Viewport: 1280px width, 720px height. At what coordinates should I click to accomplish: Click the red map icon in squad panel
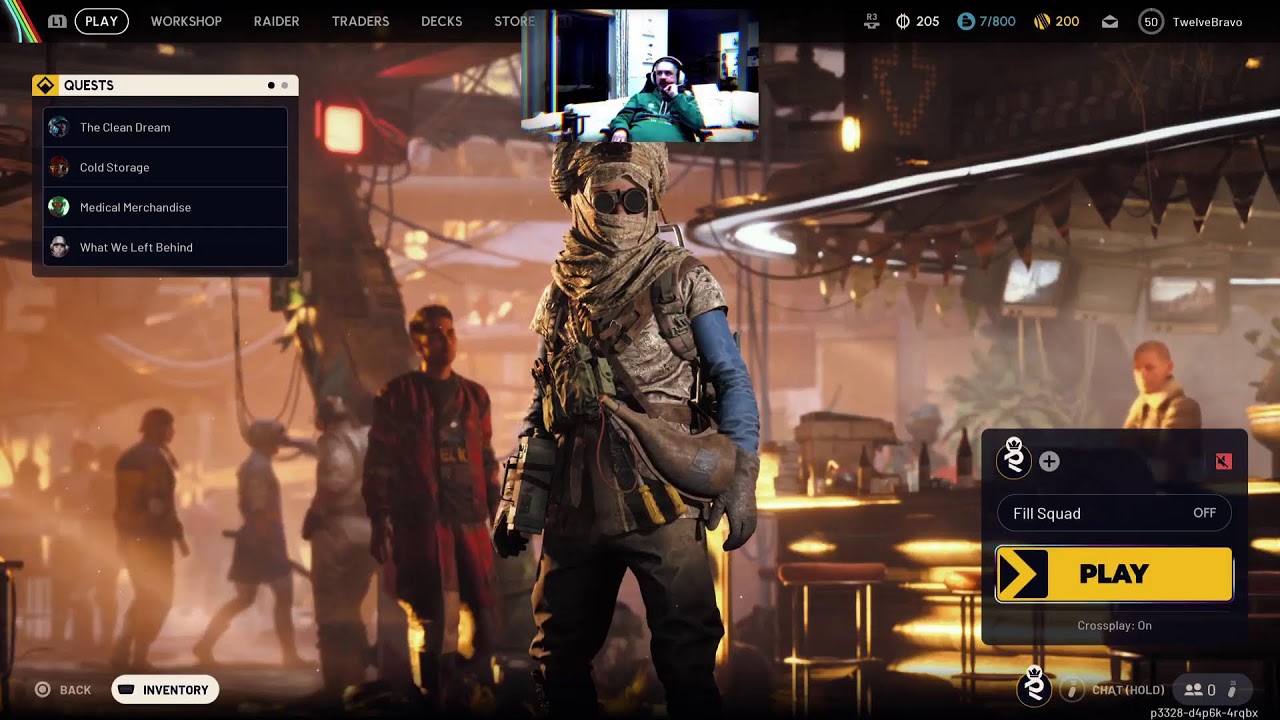tap(1223, 461)
